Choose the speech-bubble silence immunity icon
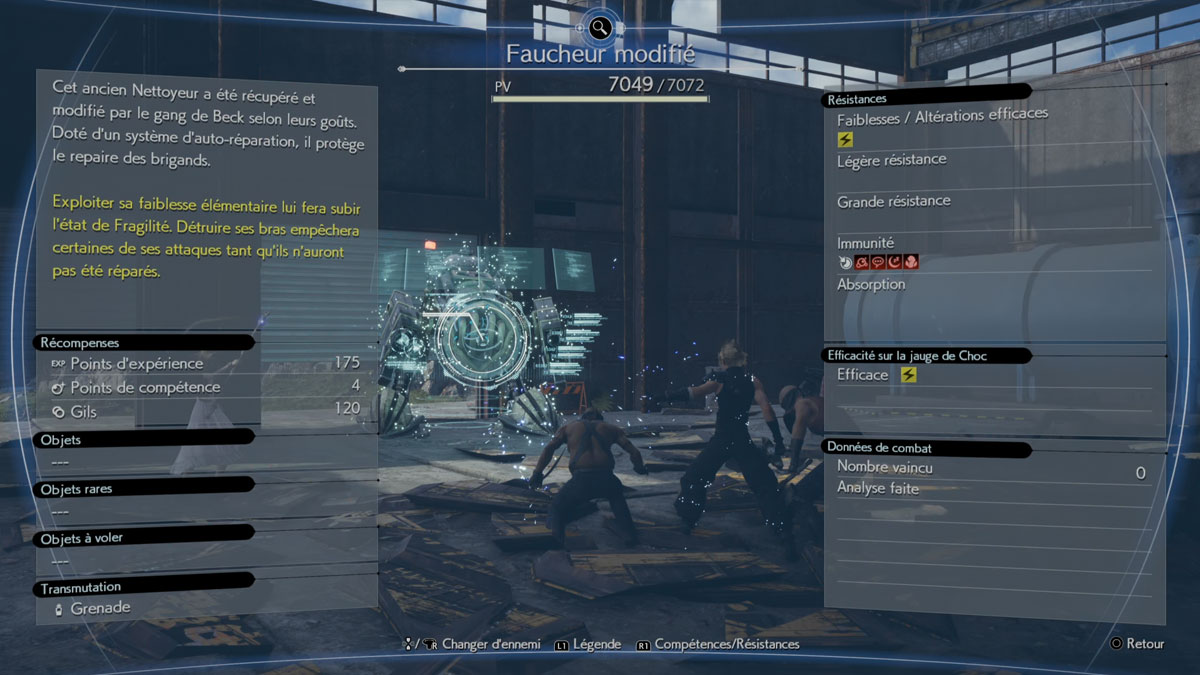The image size is (1200, 675). pos(878,263)
